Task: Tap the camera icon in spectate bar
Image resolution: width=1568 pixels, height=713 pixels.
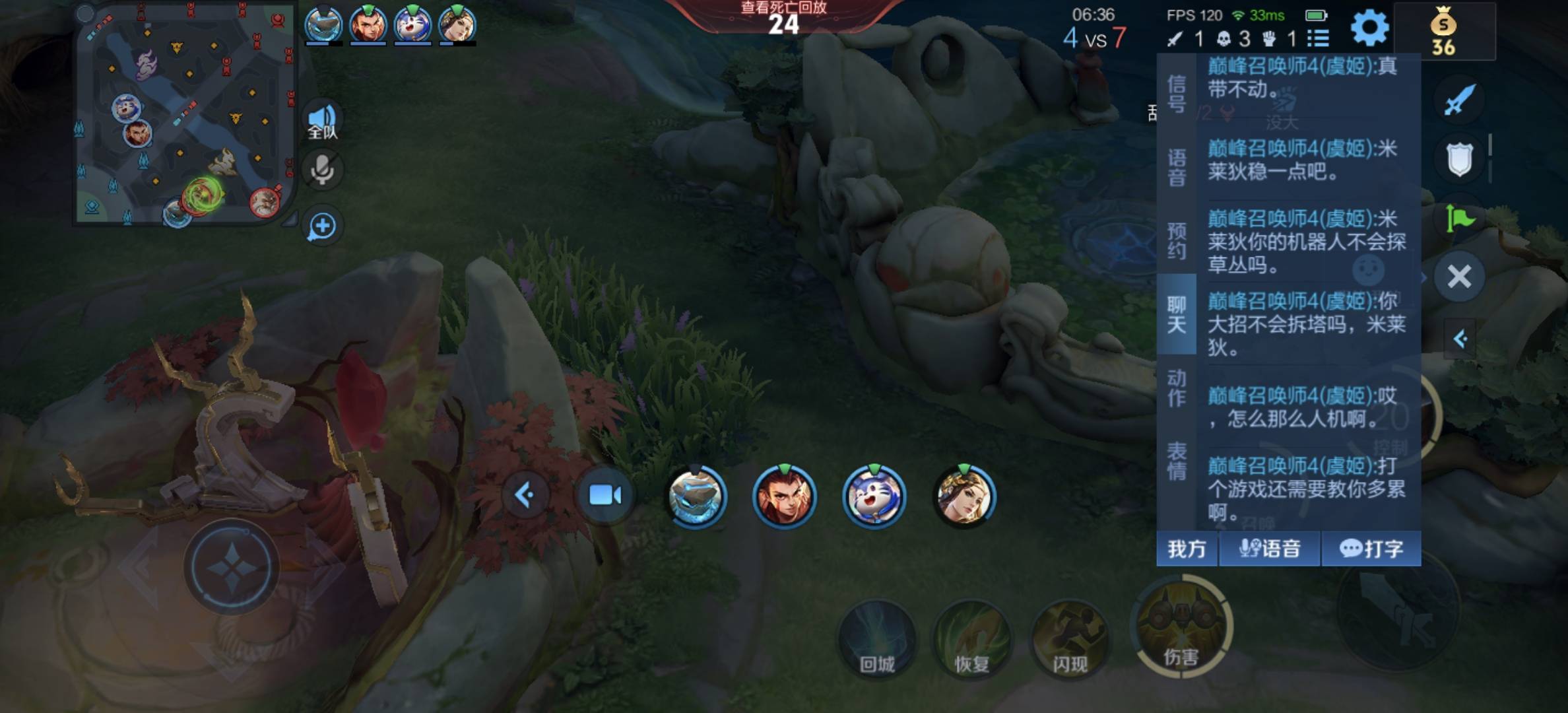Action: (x=604, y=495)
